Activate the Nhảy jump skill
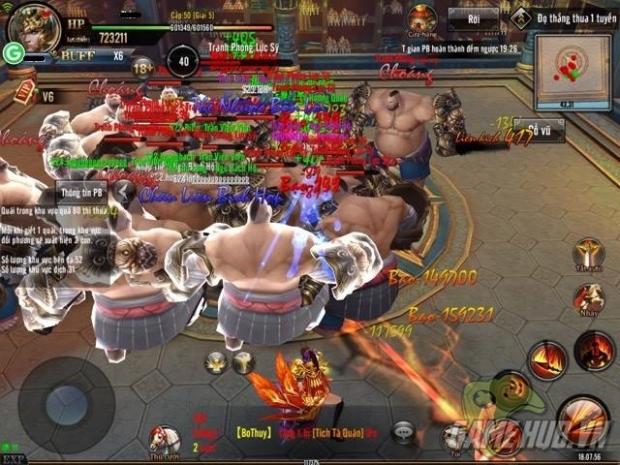 pos(589,300)
